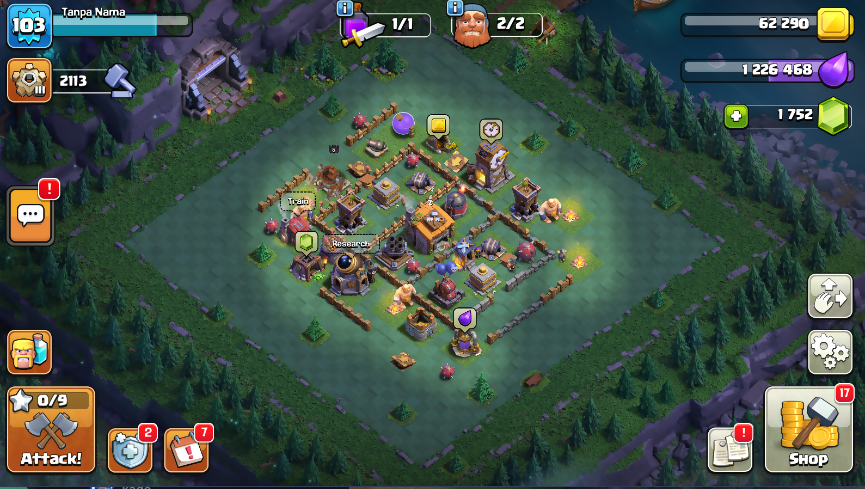Show info for the 2/2 builder counter
This screenshot has height=489, width=865.
pos(456,8)
